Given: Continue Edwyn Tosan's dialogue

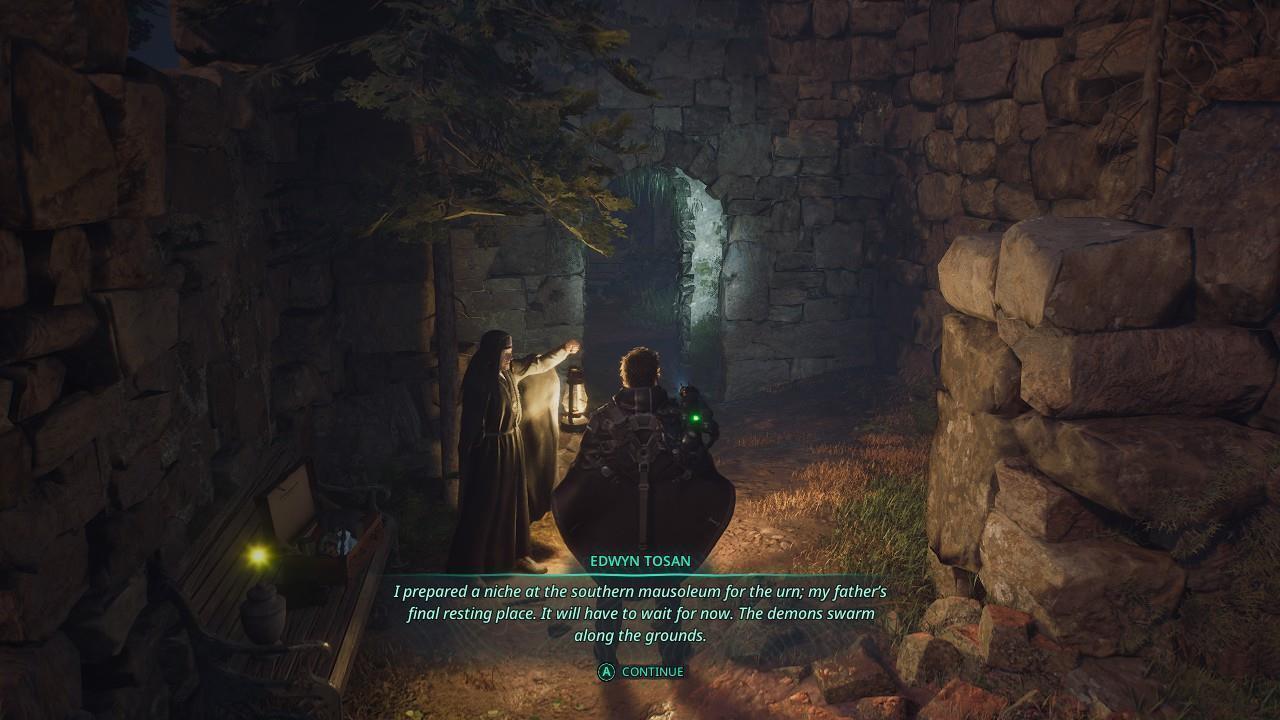Looking at the screenshot, I should (641, 672).
